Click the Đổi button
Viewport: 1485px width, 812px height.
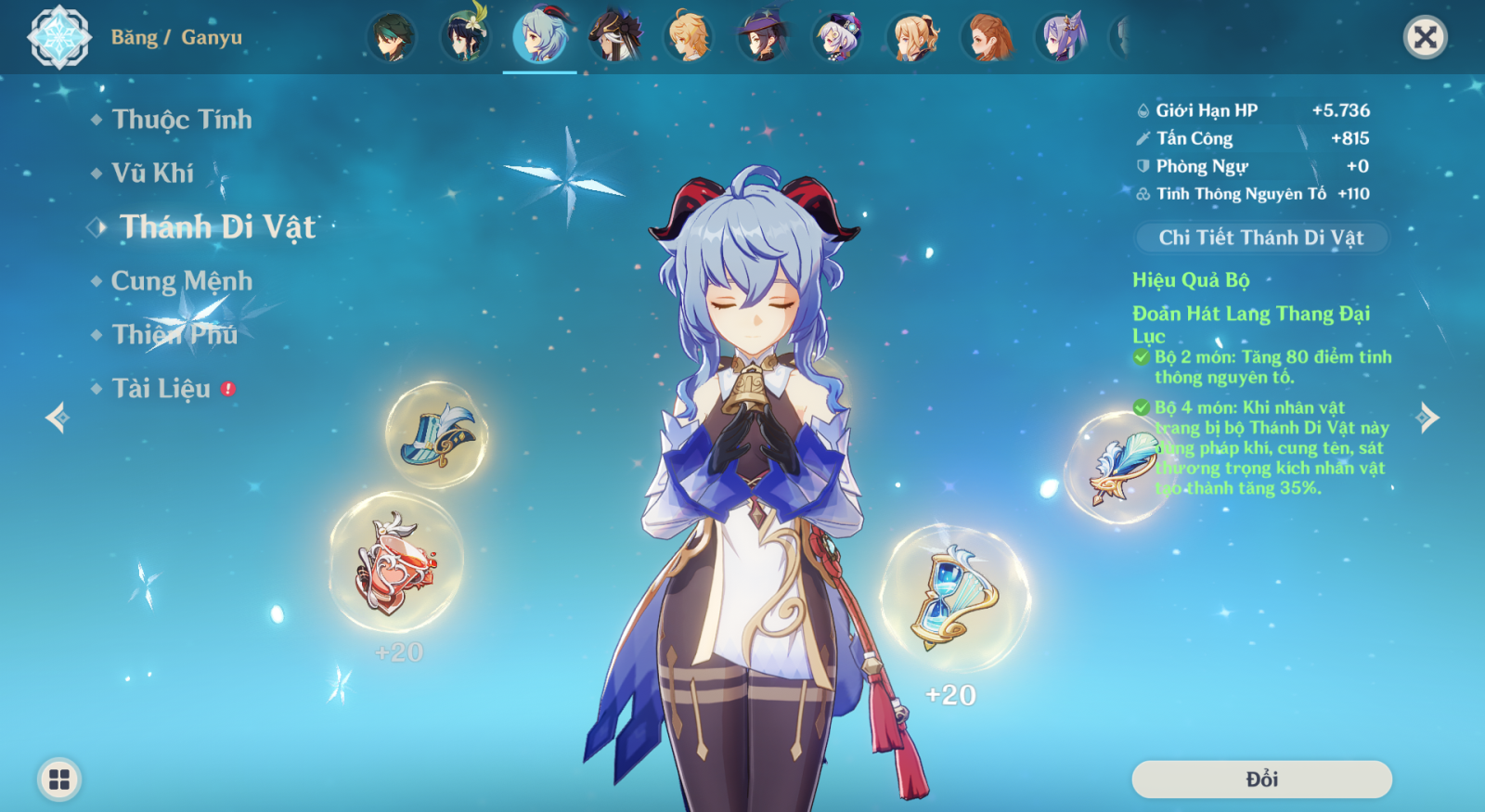pyautogui.click(x=1261, y=780)
